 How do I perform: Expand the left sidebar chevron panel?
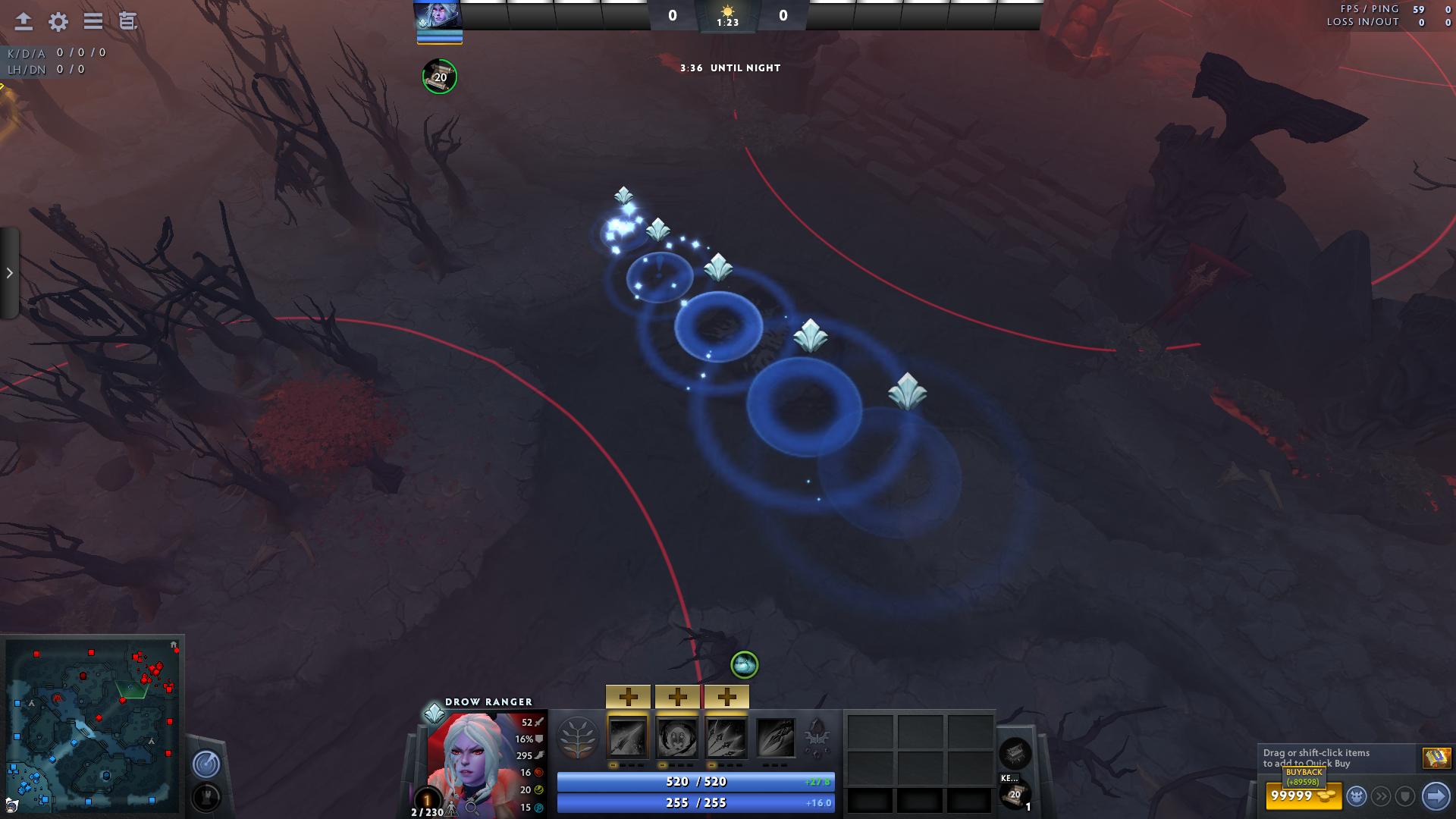tap(8, 273)
